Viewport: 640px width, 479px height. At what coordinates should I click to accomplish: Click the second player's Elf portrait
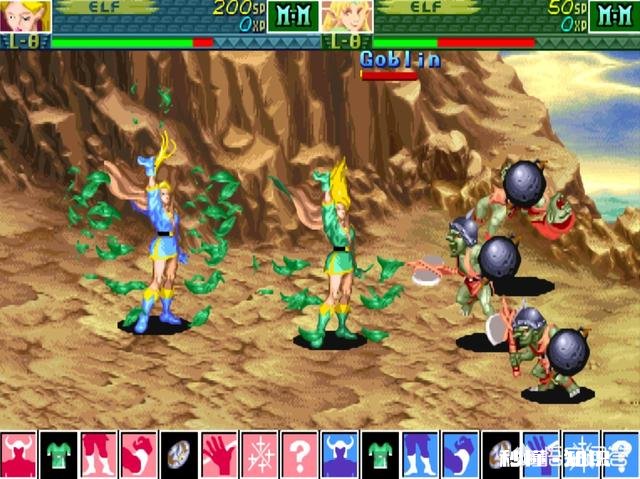pos(347,15)
